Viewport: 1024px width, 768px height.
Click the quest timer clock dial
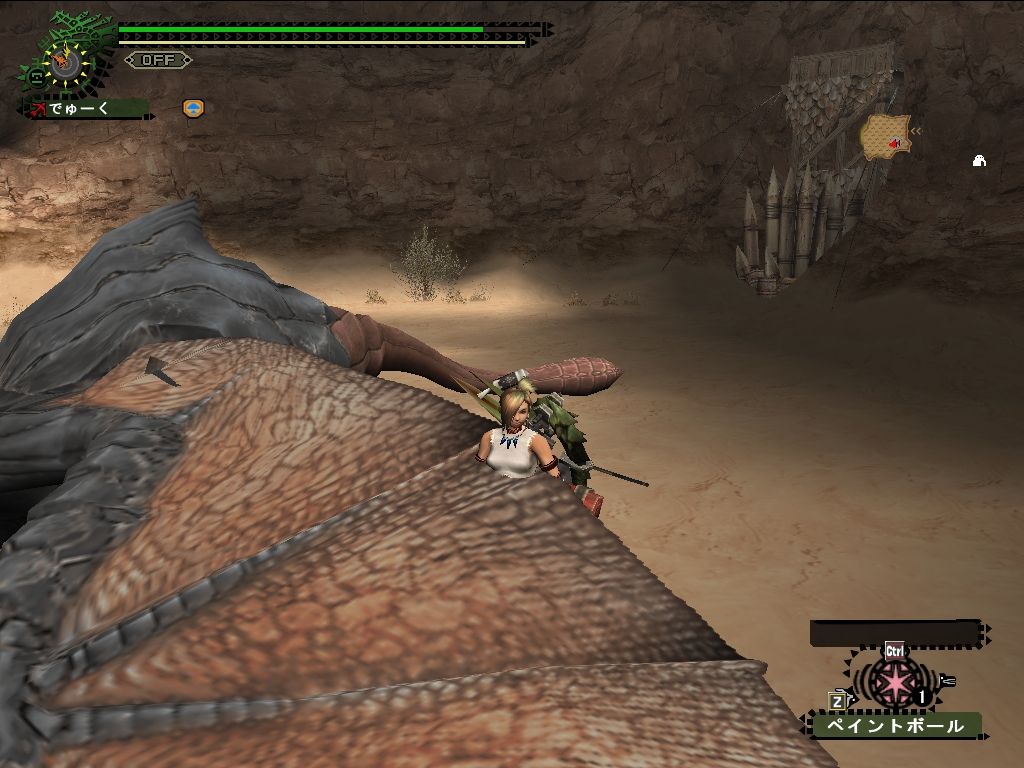(x=66, y=63)
